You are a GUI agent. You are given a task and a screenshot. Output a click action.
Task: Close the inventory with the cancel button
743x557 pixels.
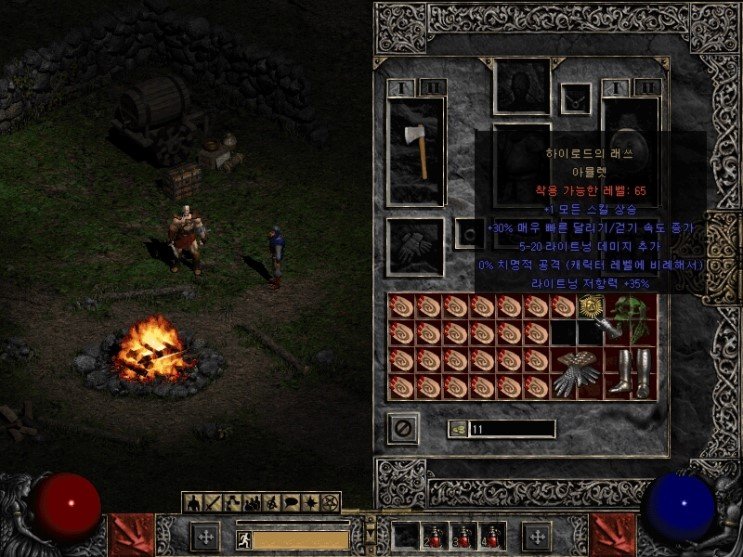(x=402, y=429)
